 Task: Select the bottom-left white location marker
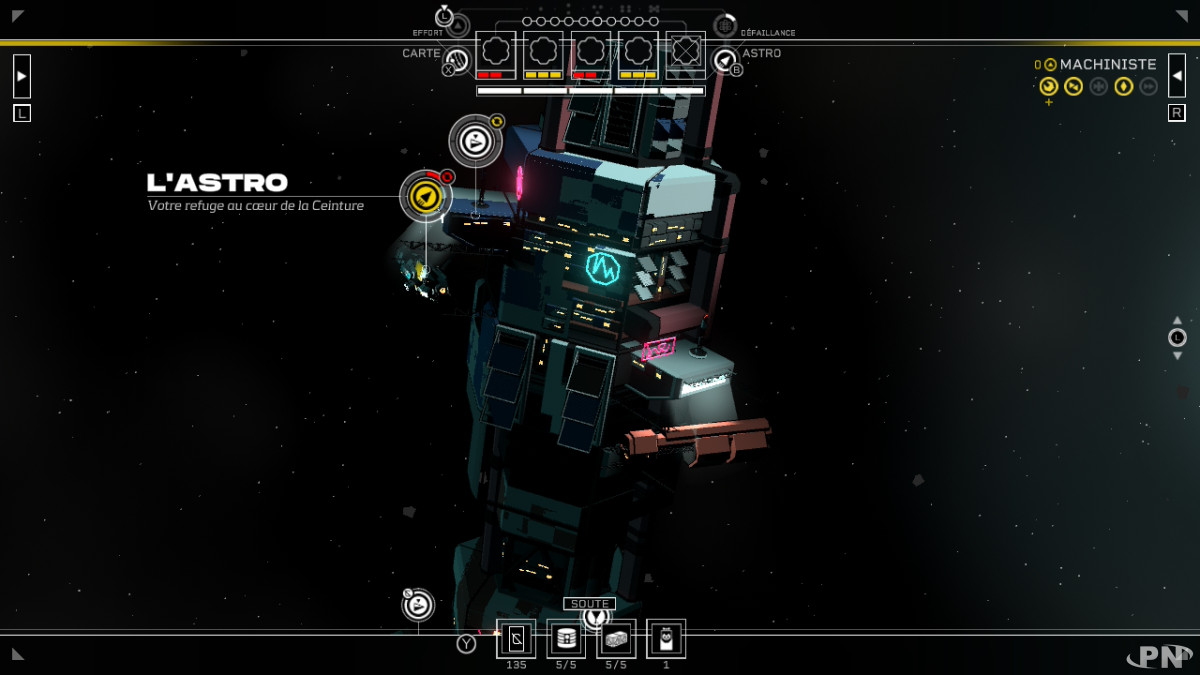click(418, 605)
